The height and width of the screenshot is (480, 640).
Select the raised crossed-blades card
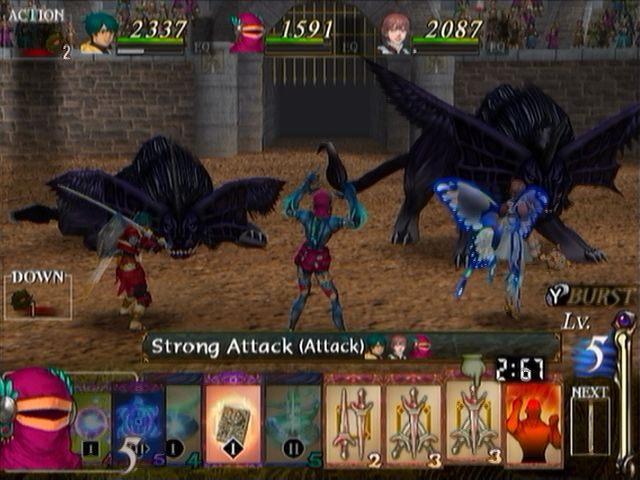(x=473, y=418)
